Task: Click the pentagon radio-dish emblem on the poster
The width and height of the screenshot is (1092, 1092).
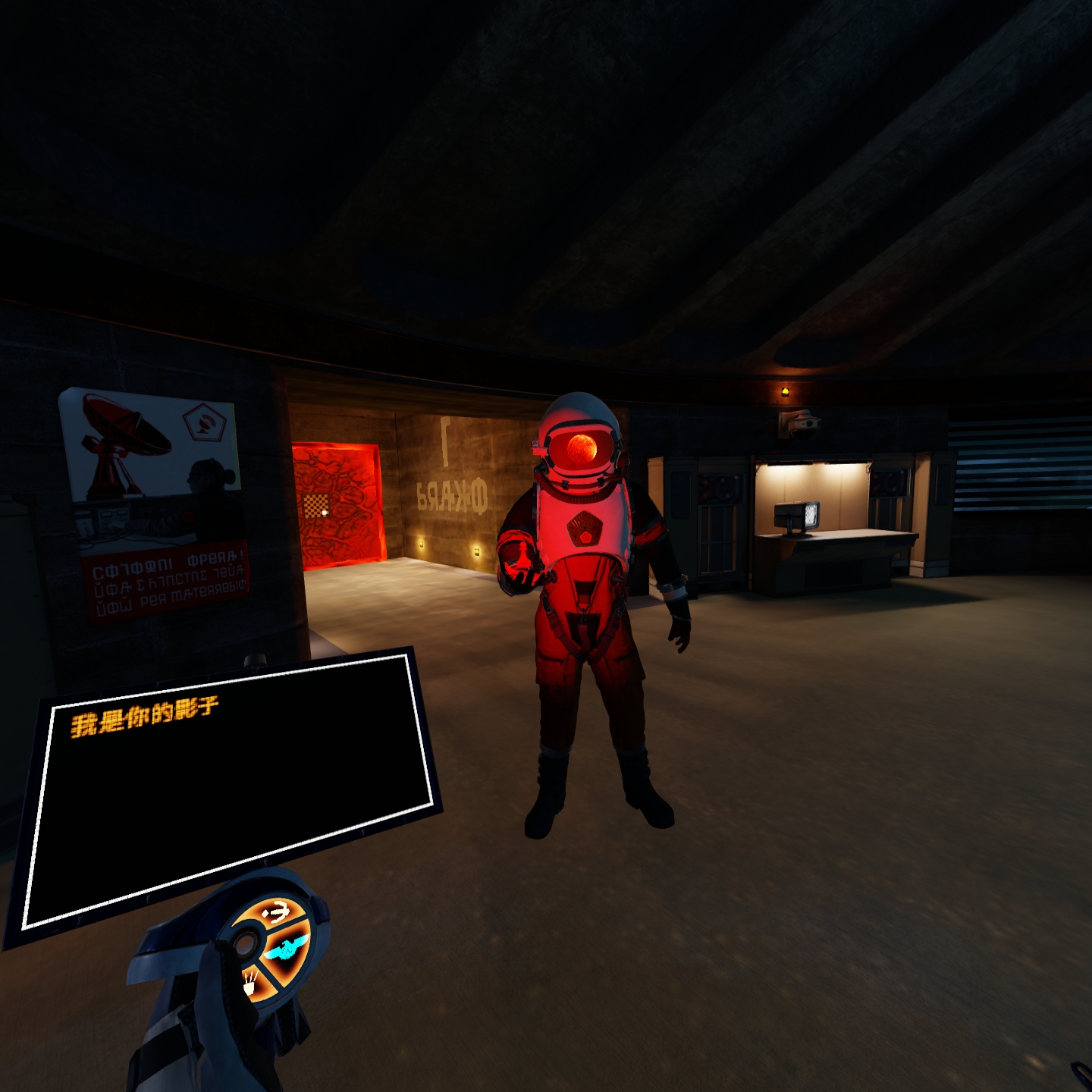Action: (205, 423)
